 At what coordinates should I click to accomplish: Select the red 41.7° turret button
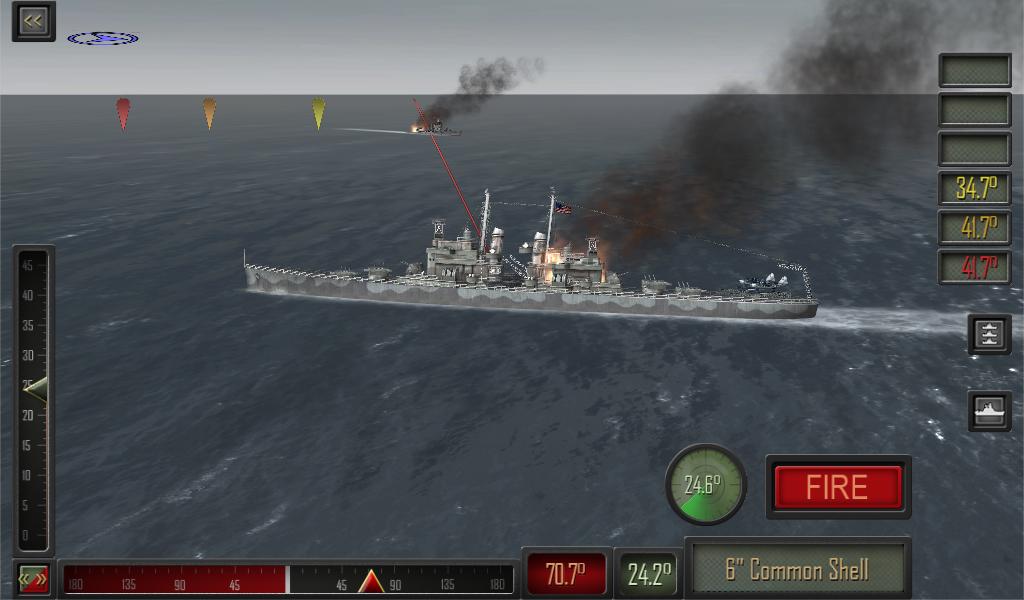(x=975, y=267)
